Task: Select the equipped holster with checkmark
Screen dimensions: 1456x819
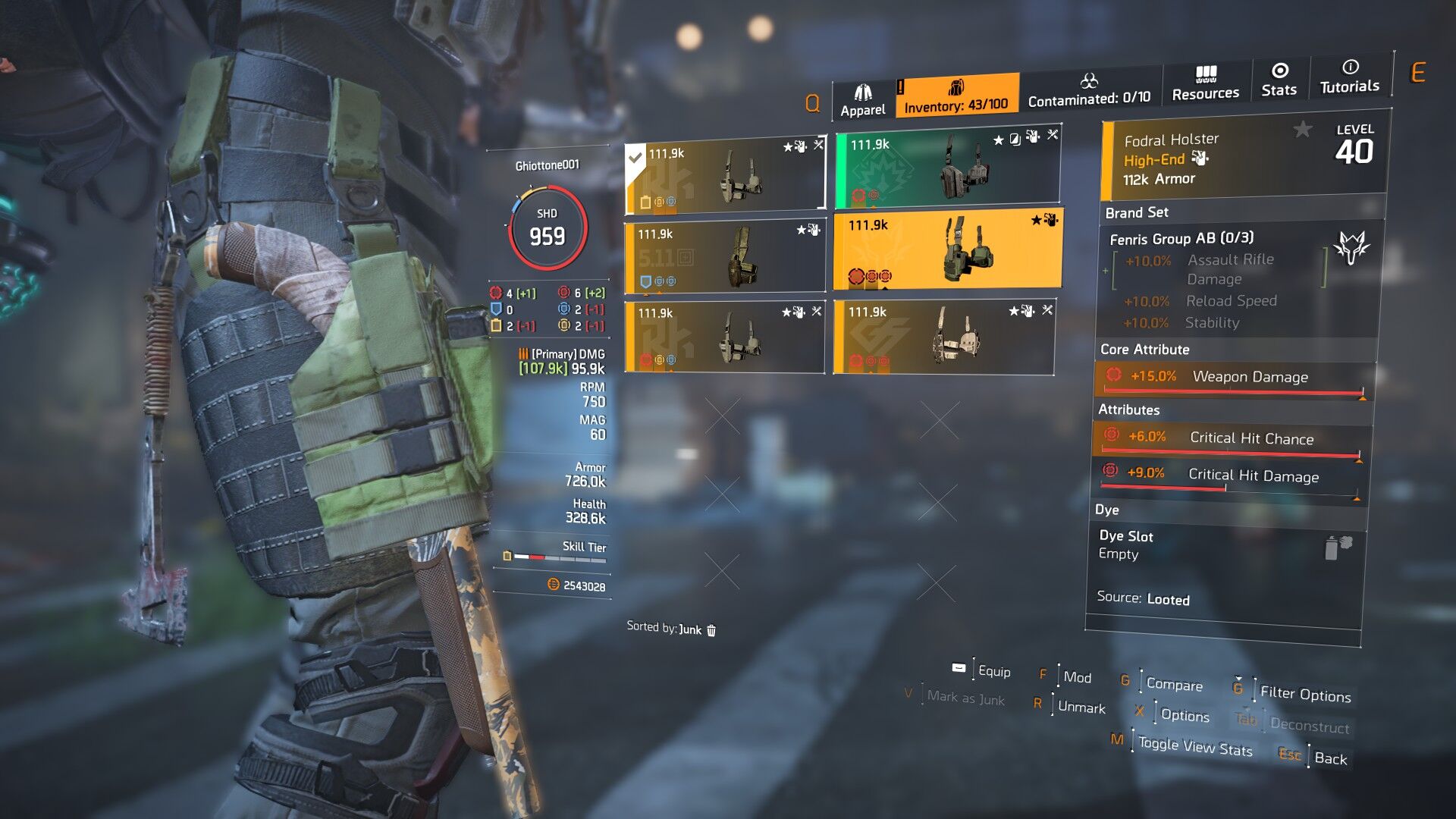Action: [x=725, y=177]
